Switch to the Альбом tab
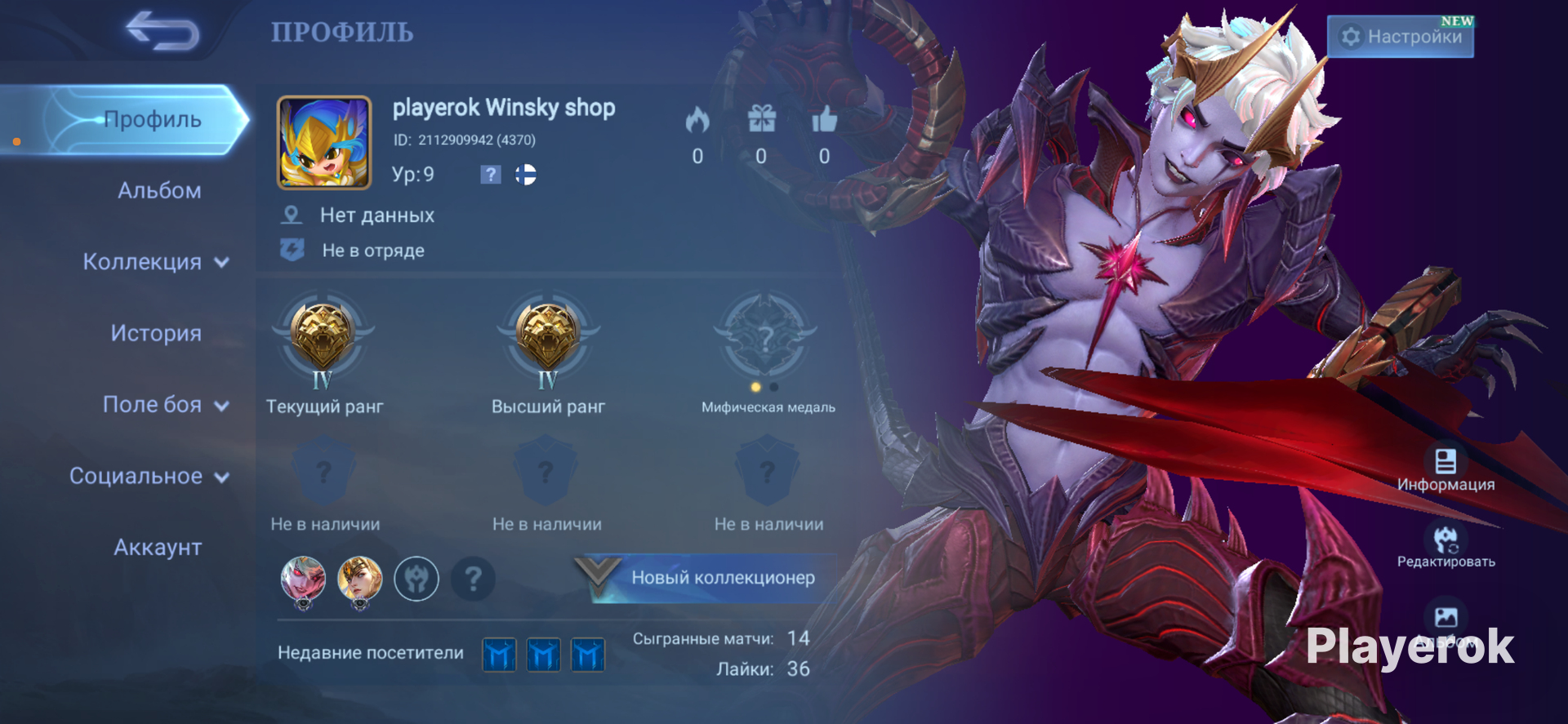This screenshot has height=724, width=1568. coord(159,191)
